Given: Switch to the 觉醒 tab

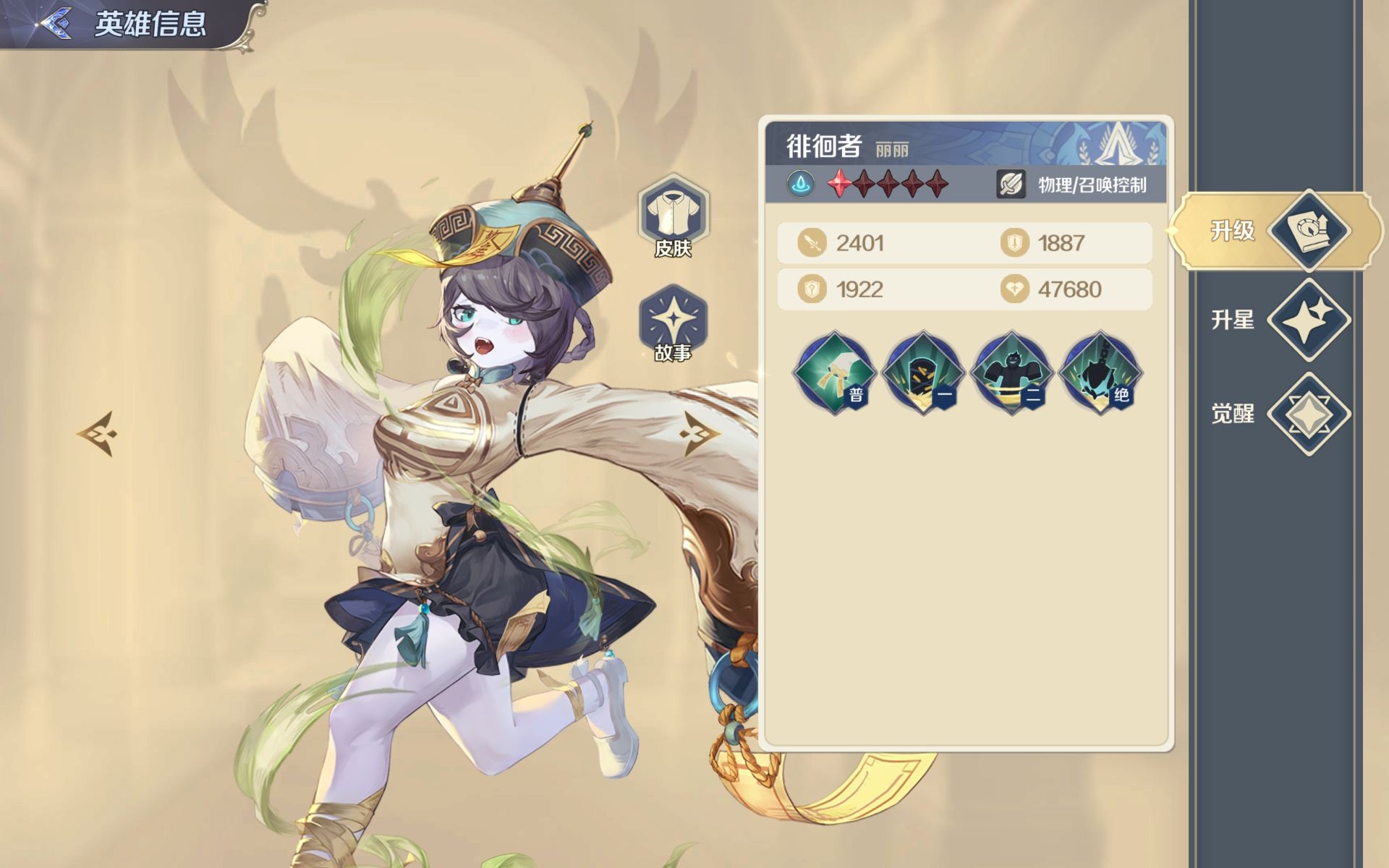Looking at the screenshot, I should tap(1277, 414).
